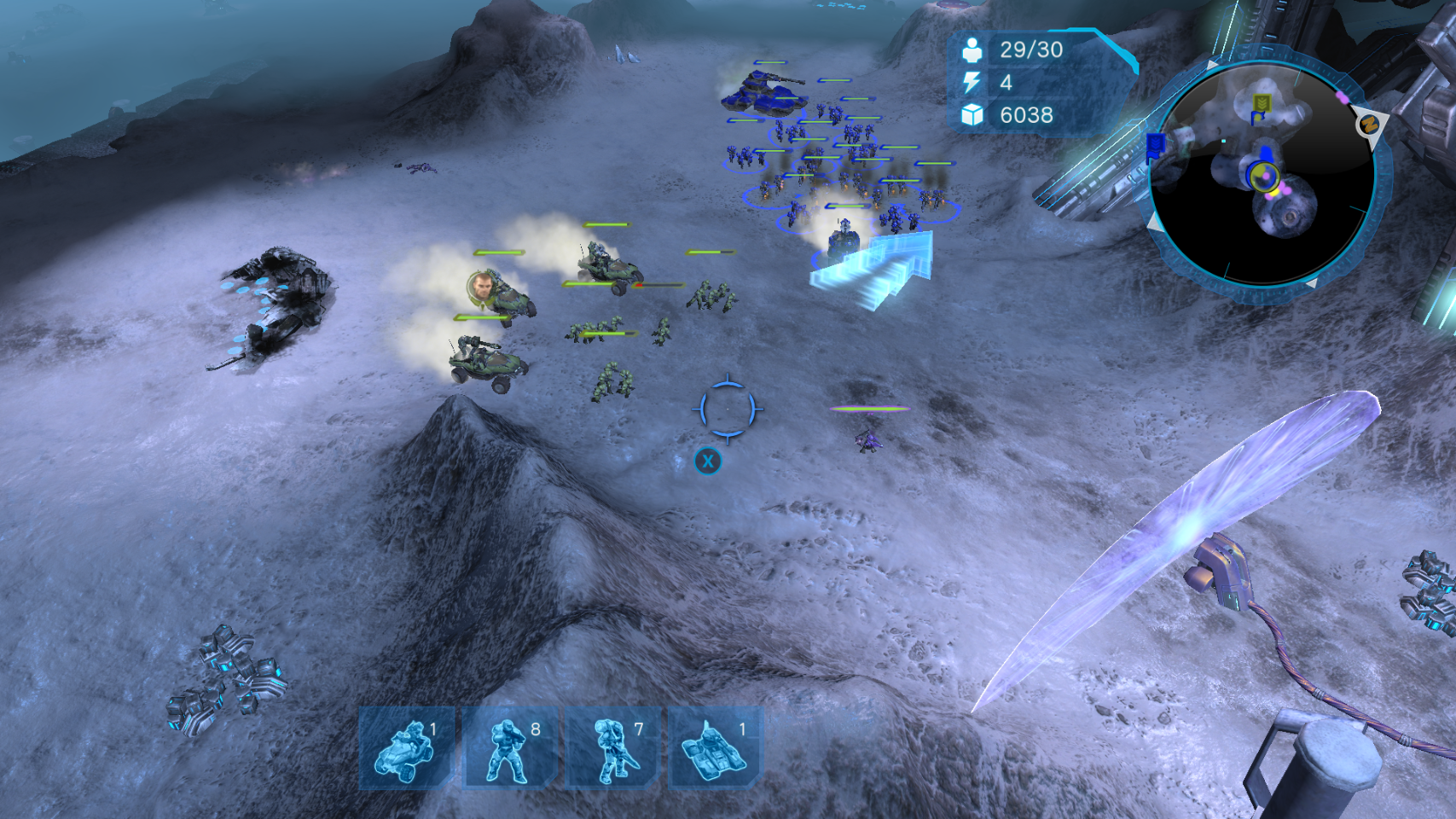This screenshot has width=1456, height=819.
Task: Select the hero unit with portrait badge
Action: [x=483, y=287]
